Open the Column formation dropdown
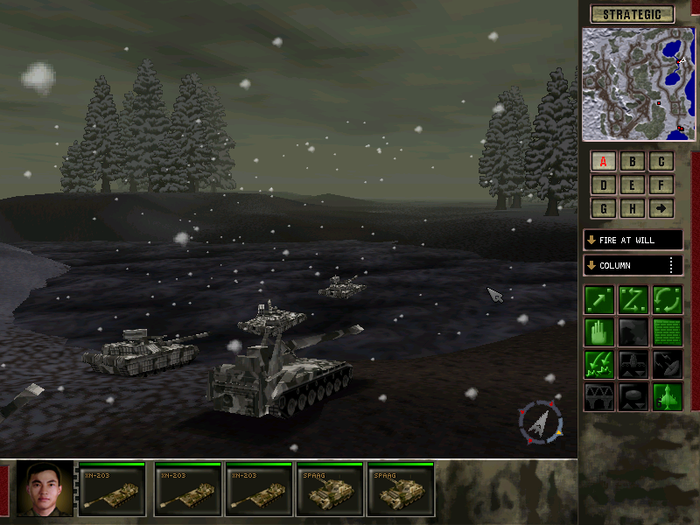 point(632,265)
